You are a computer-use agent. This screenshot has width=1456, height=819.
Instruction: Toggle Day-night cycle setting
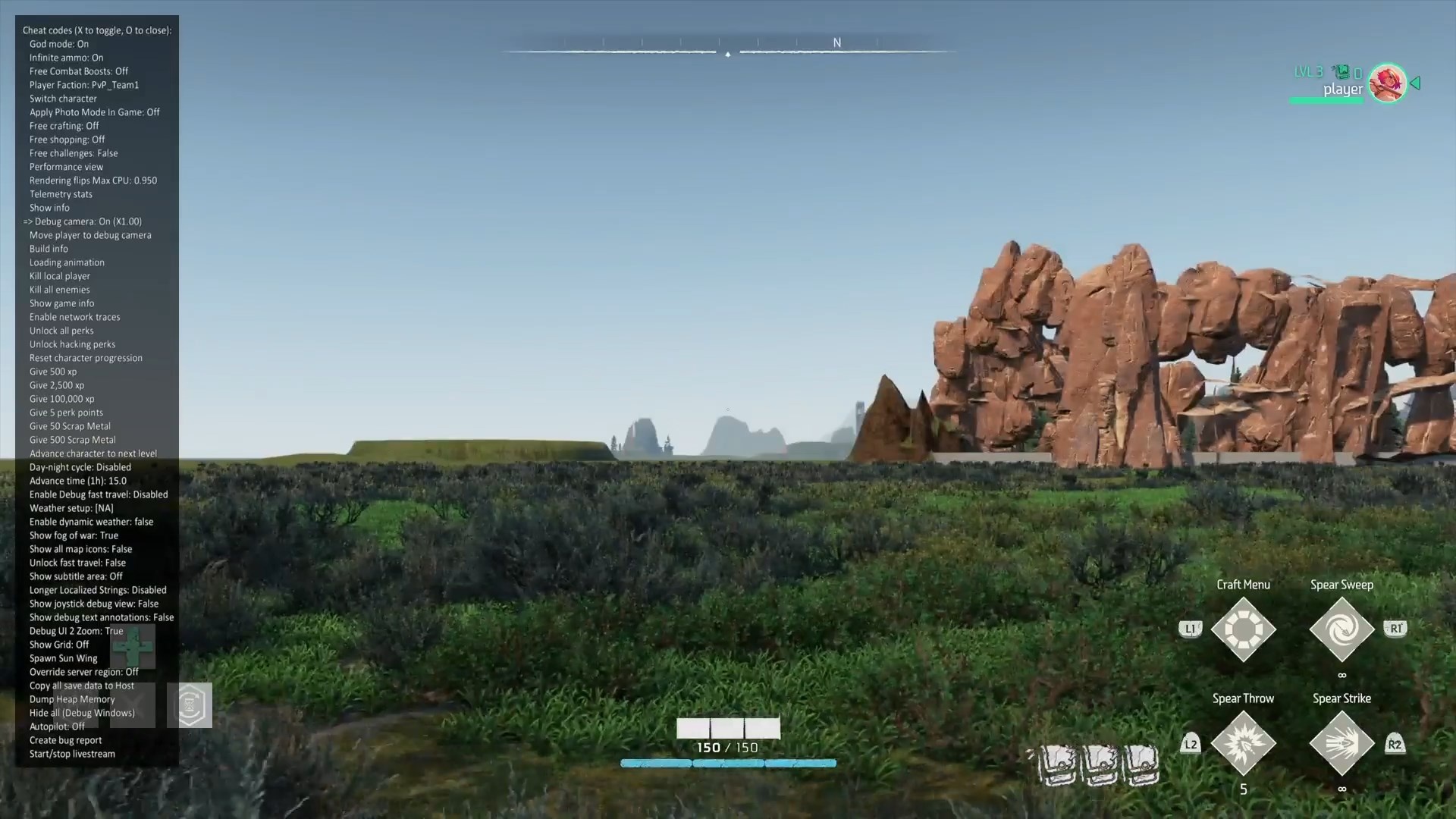[x=80, y=467]
